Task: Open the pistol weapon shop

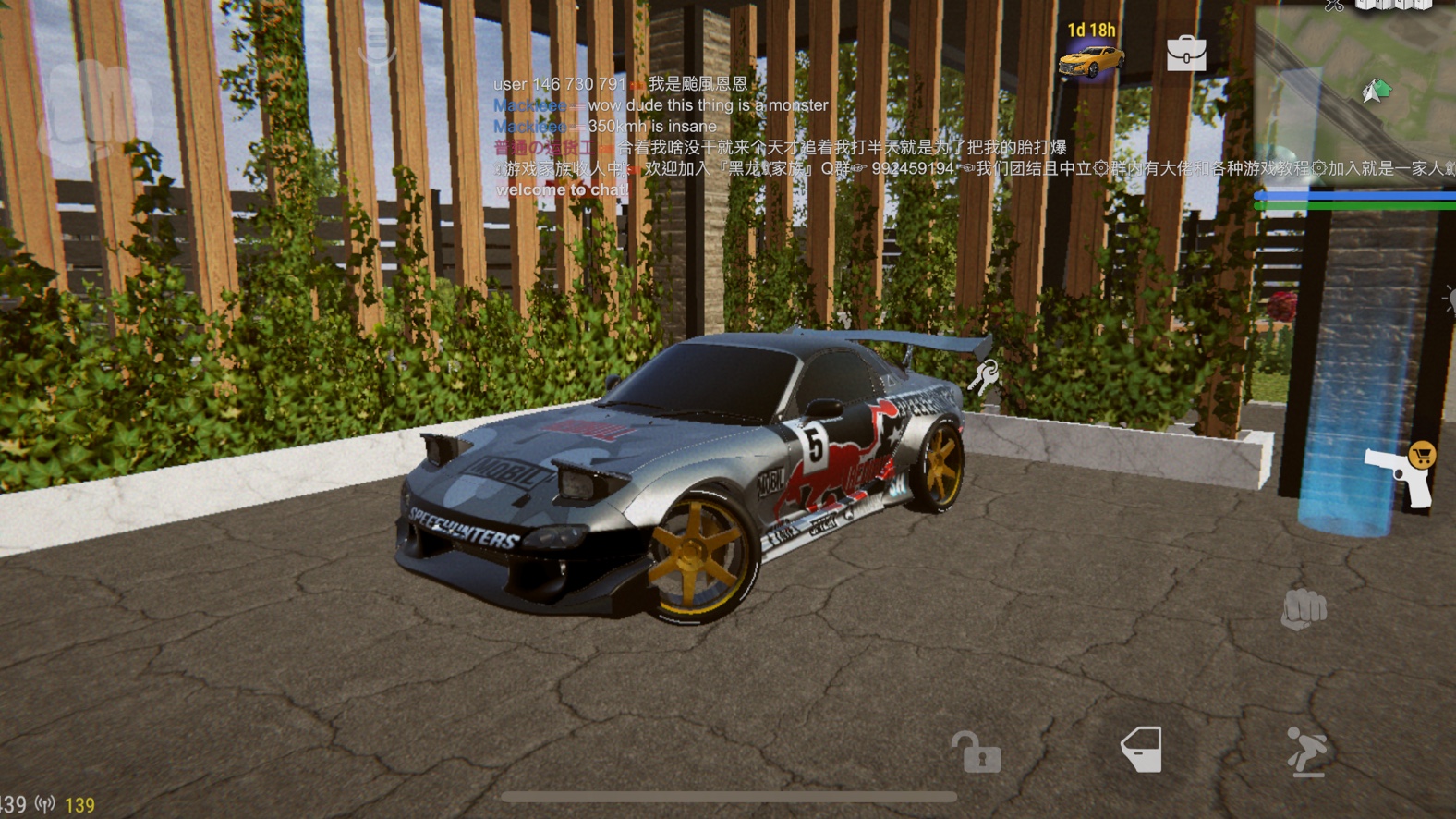Action: coord(1400,474)
